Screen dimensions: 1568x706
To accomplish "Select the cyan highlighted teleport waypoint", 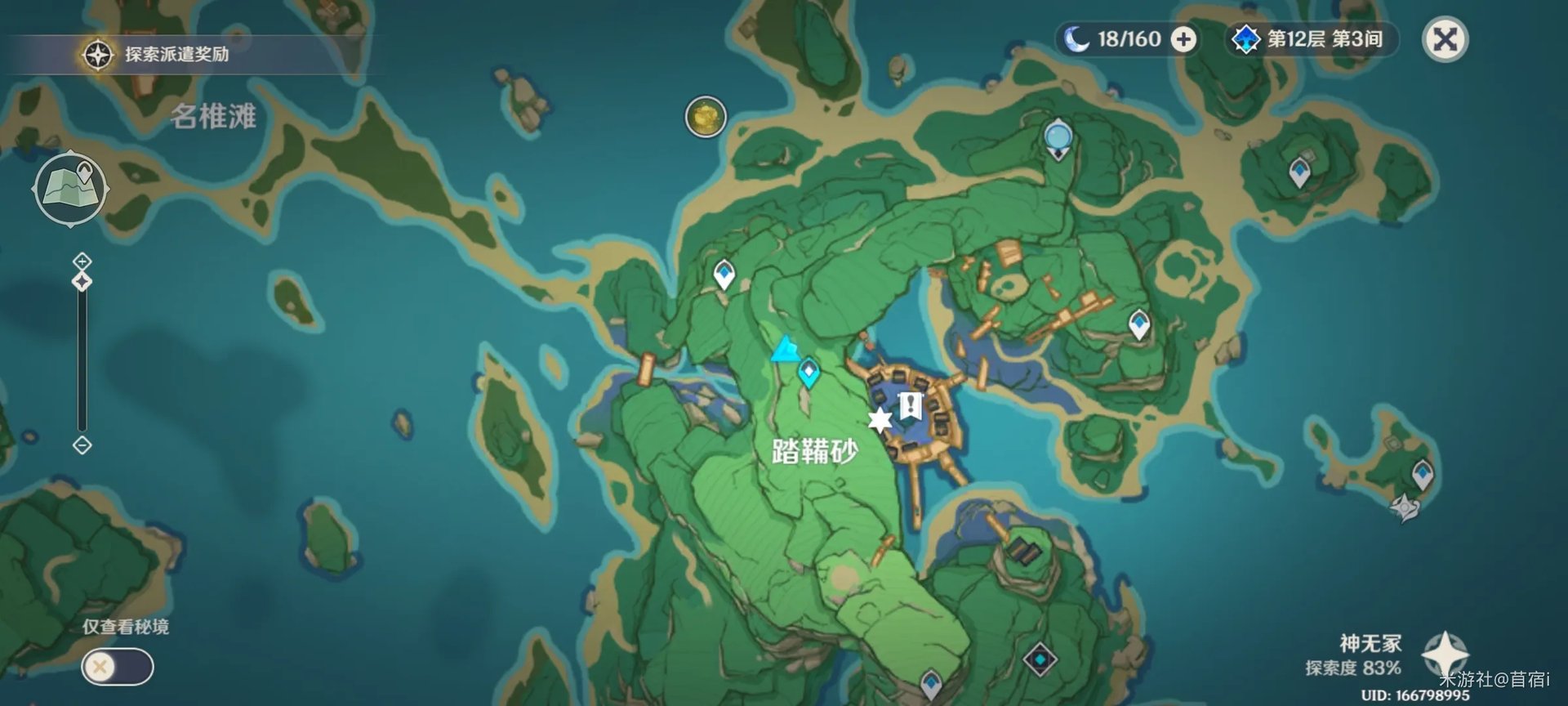I will [x=808, y=373].
